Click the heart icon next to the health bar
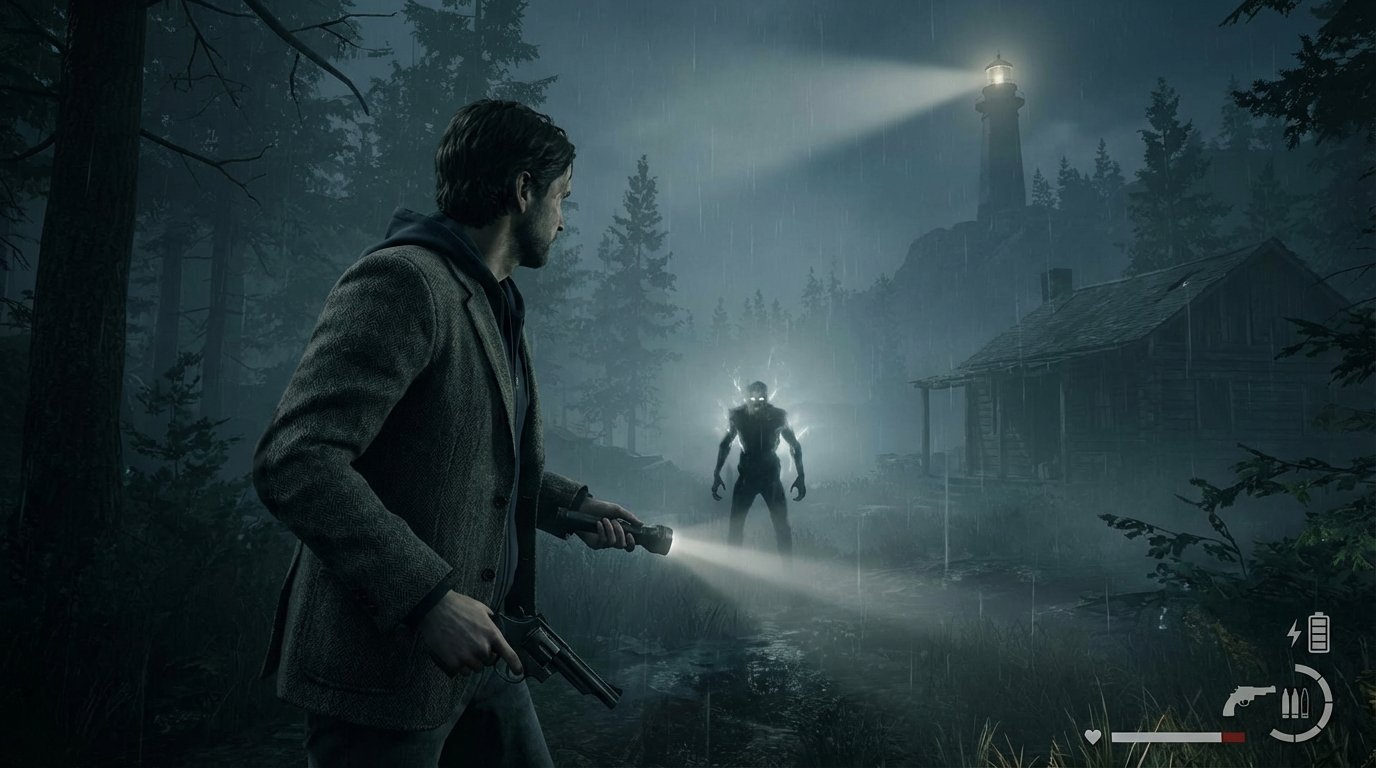This screenshot has height=768, width=1376. coord(1092,737)
